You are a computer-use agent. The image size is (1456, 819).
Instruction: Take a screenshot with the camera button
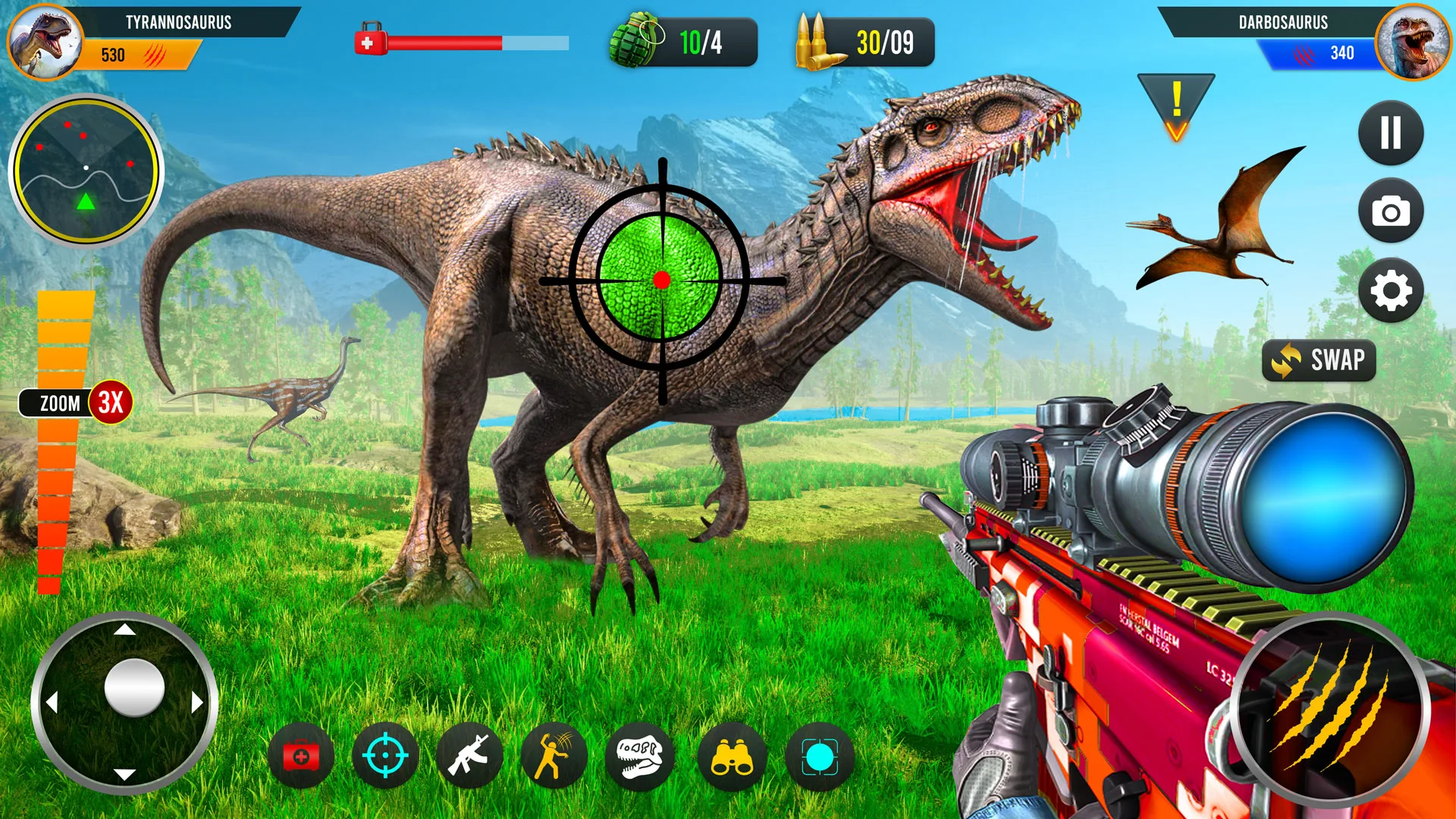(x=1390, y=212)
